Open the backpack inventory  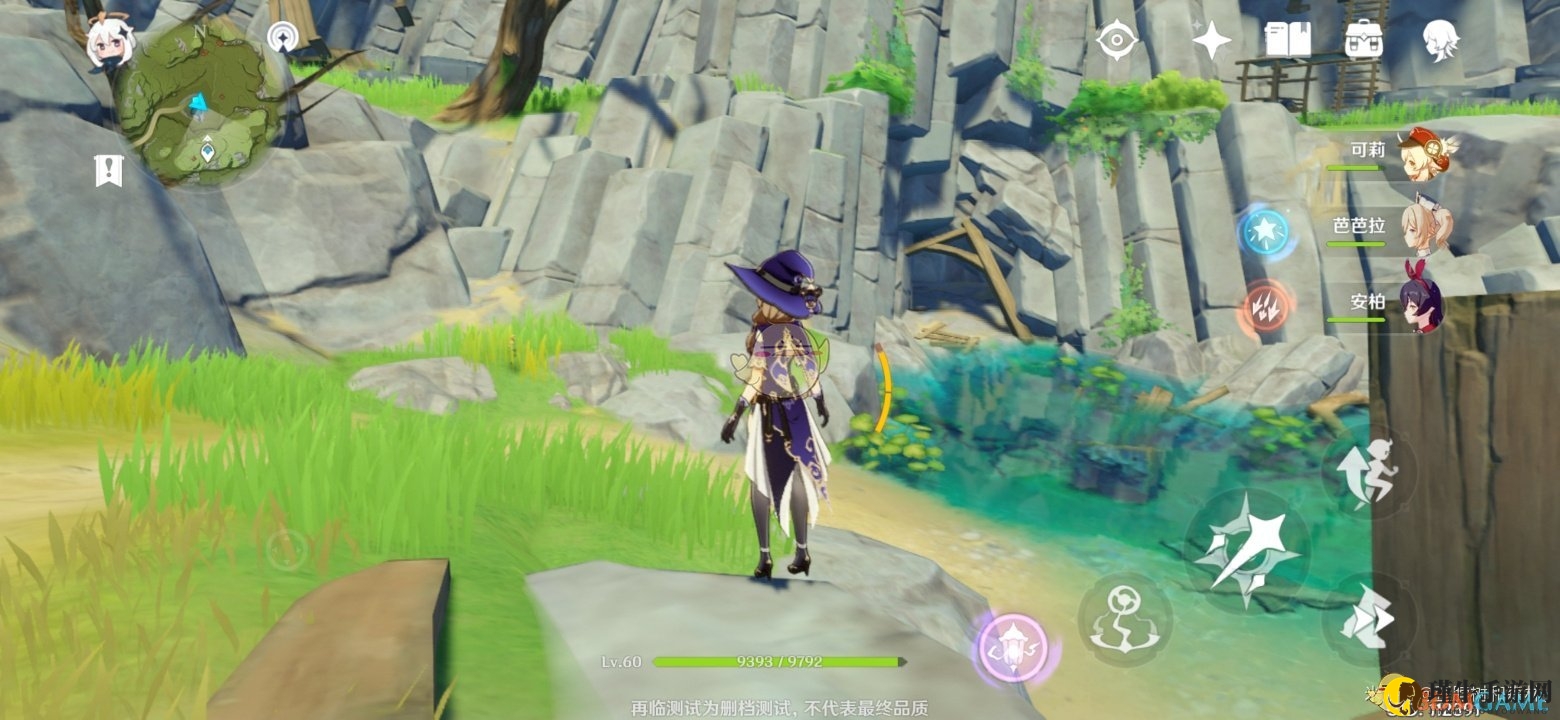tap(1363, 40)
